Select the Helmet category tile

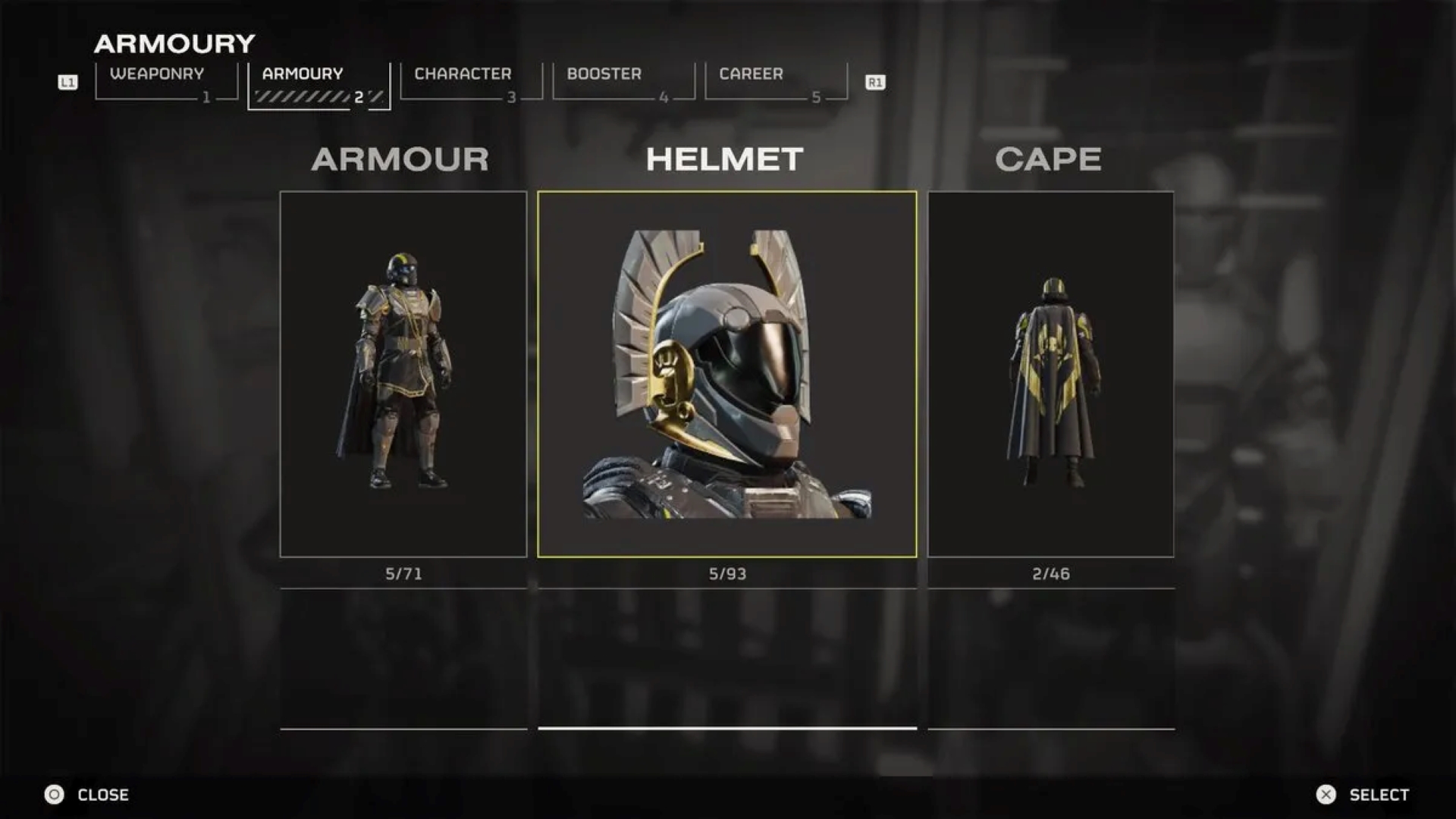[726, 374]
